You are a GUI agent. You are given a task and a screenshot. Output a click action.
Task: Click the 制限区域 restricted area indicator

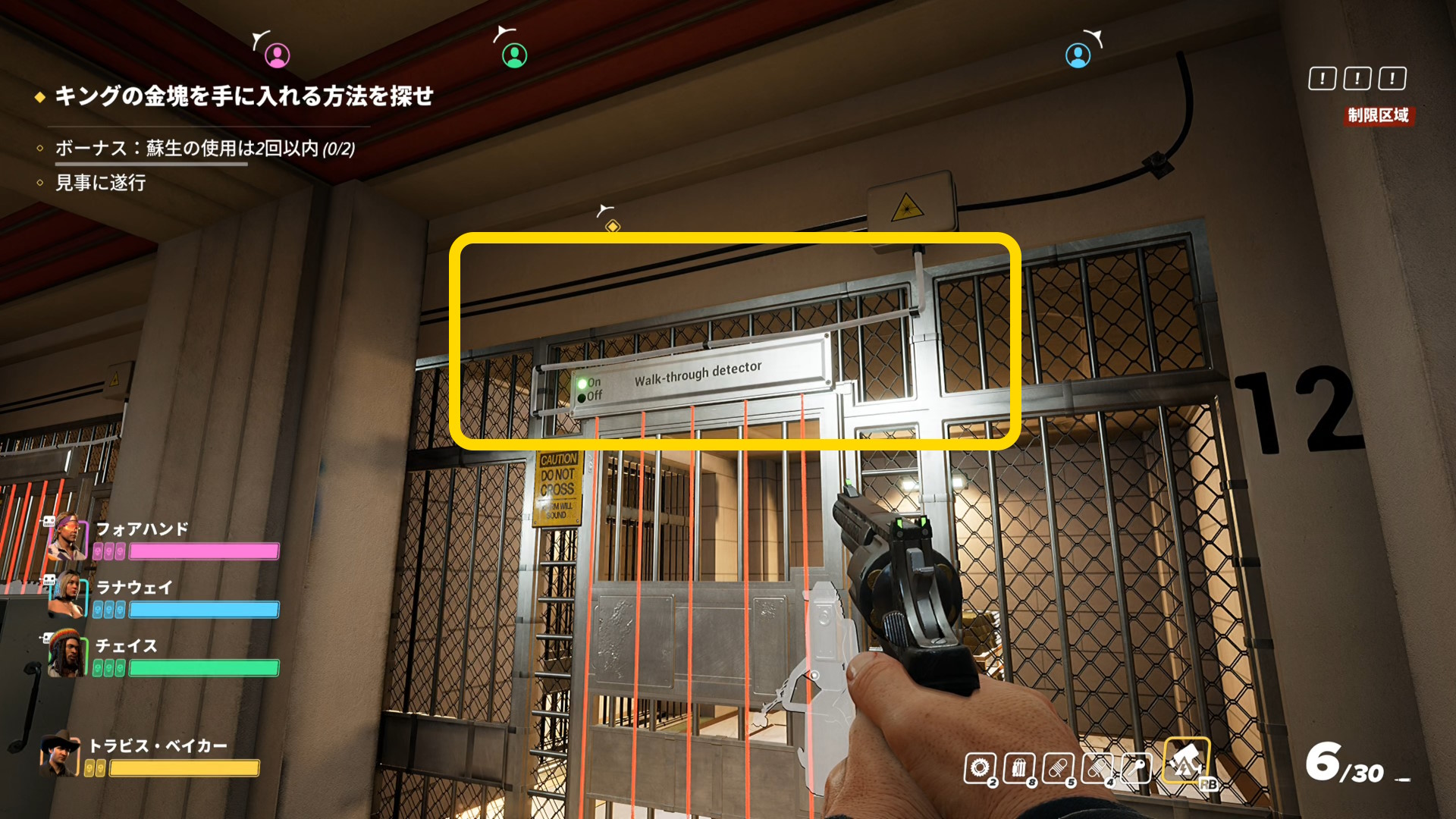[1378, 115]
